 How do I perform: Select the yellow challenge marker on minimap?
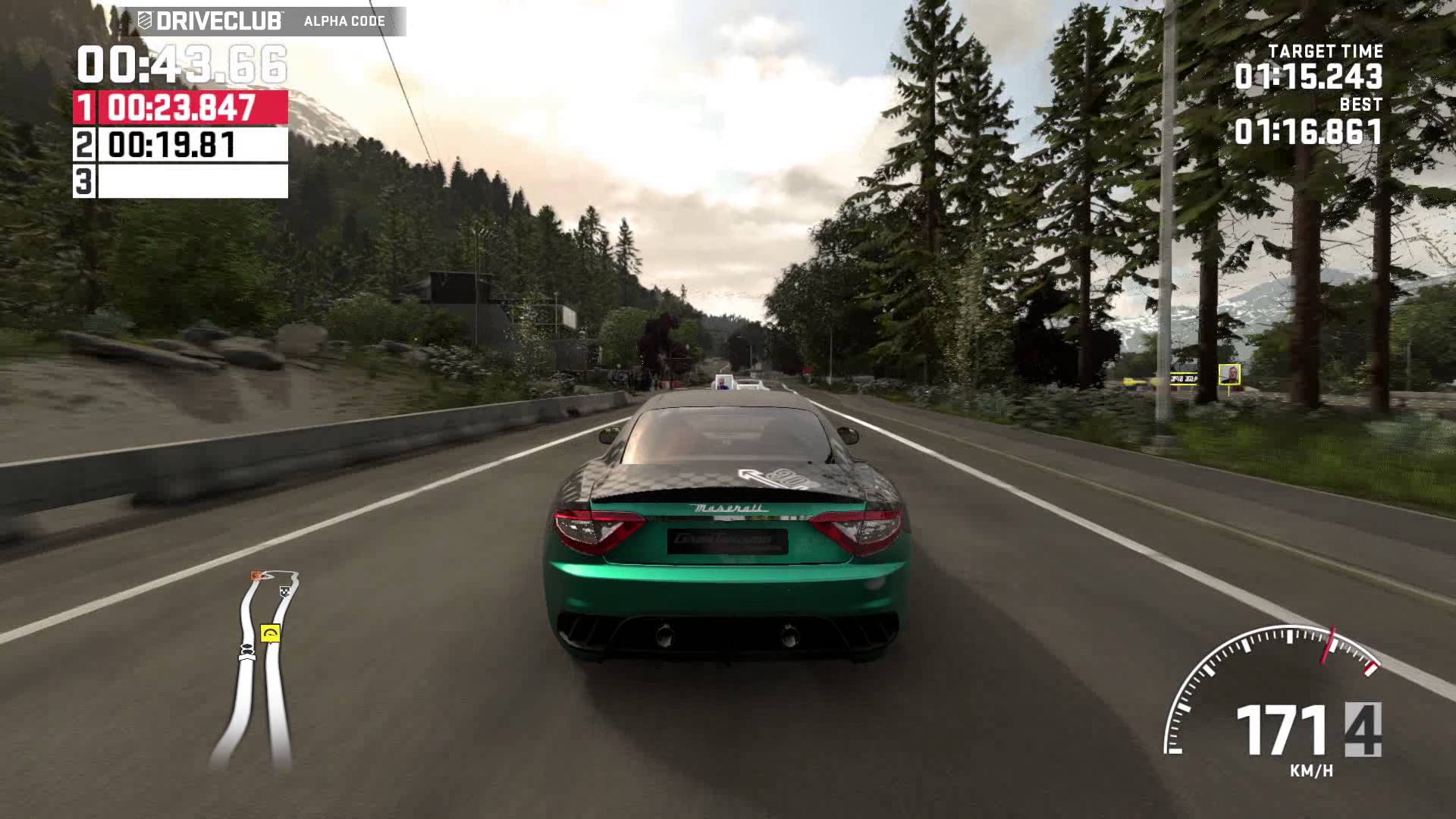[x=270, y=632]
